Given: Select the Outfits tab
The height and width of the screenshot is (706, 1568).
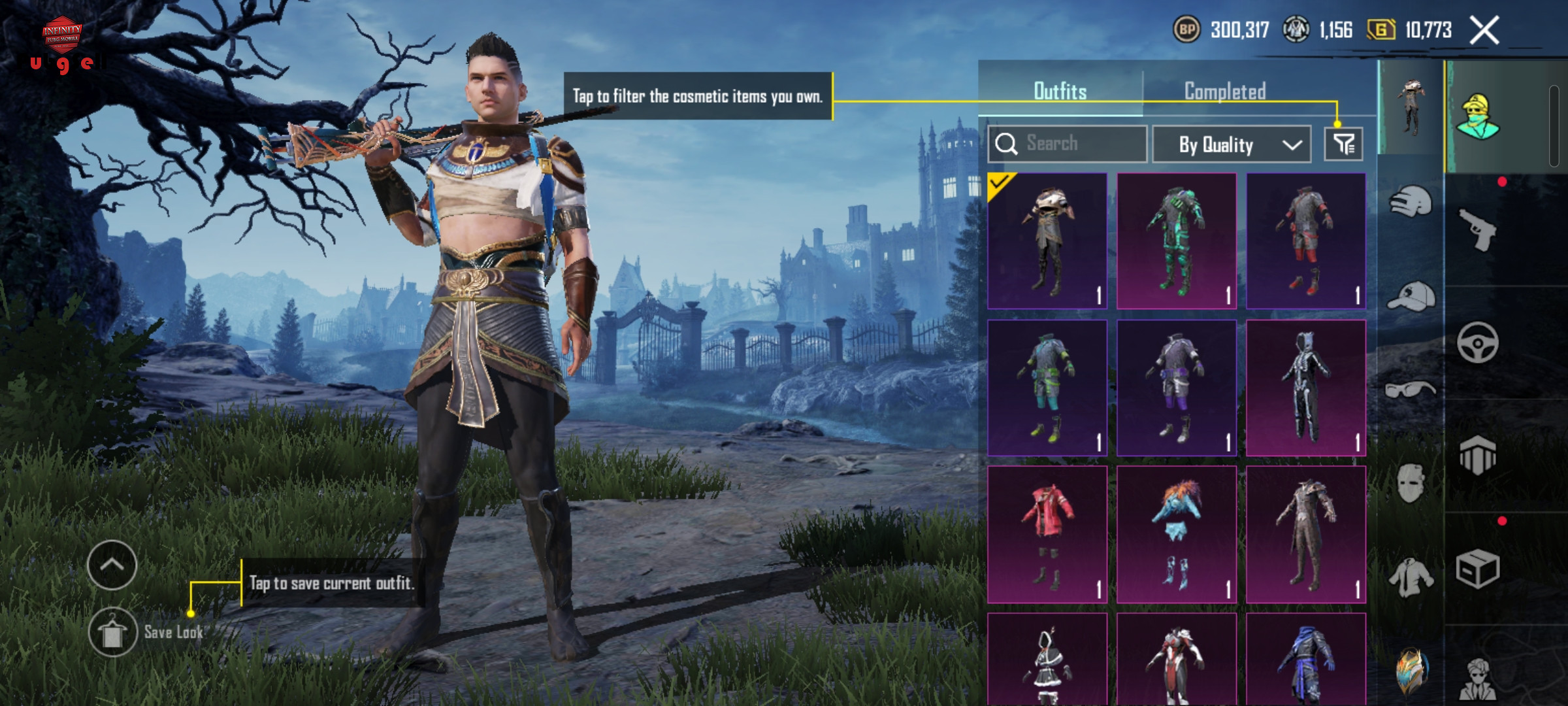Looking at the screenshot, I should coord(1060,92).
